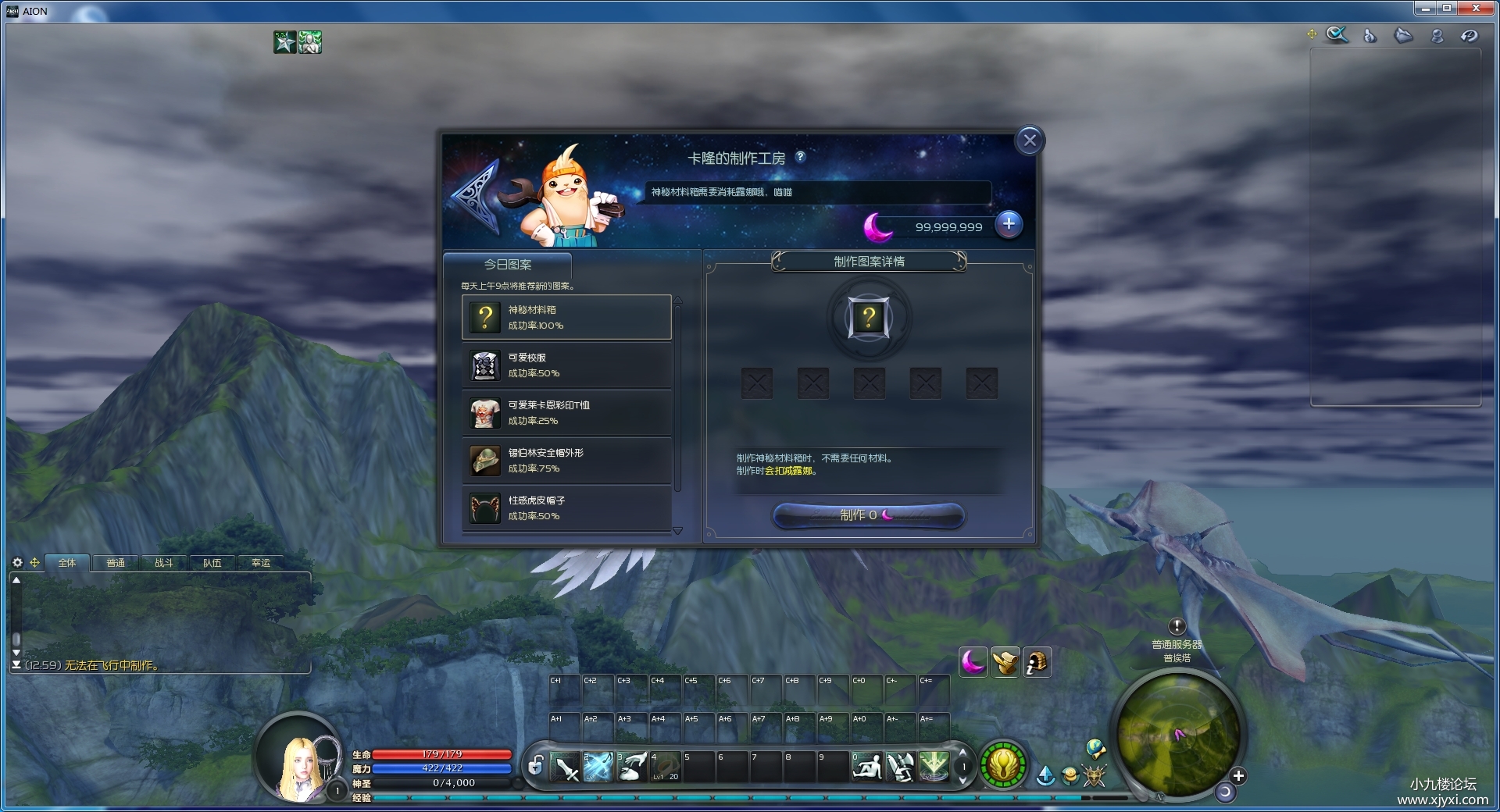
Task: Toggle the hotbar lock icon
Action: click(535, 766)
